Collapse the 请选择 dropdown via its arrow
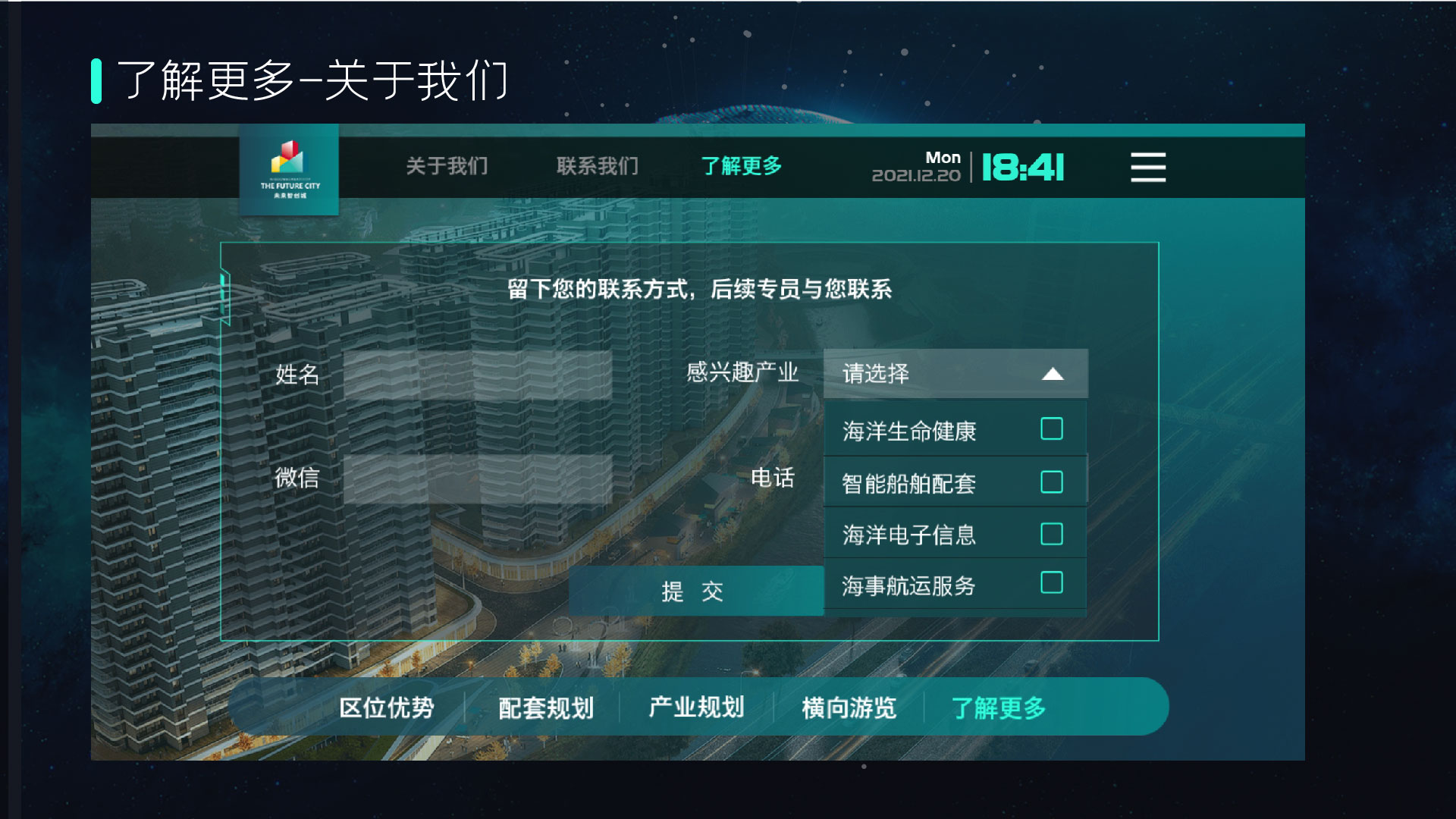 click(1053, 373)
